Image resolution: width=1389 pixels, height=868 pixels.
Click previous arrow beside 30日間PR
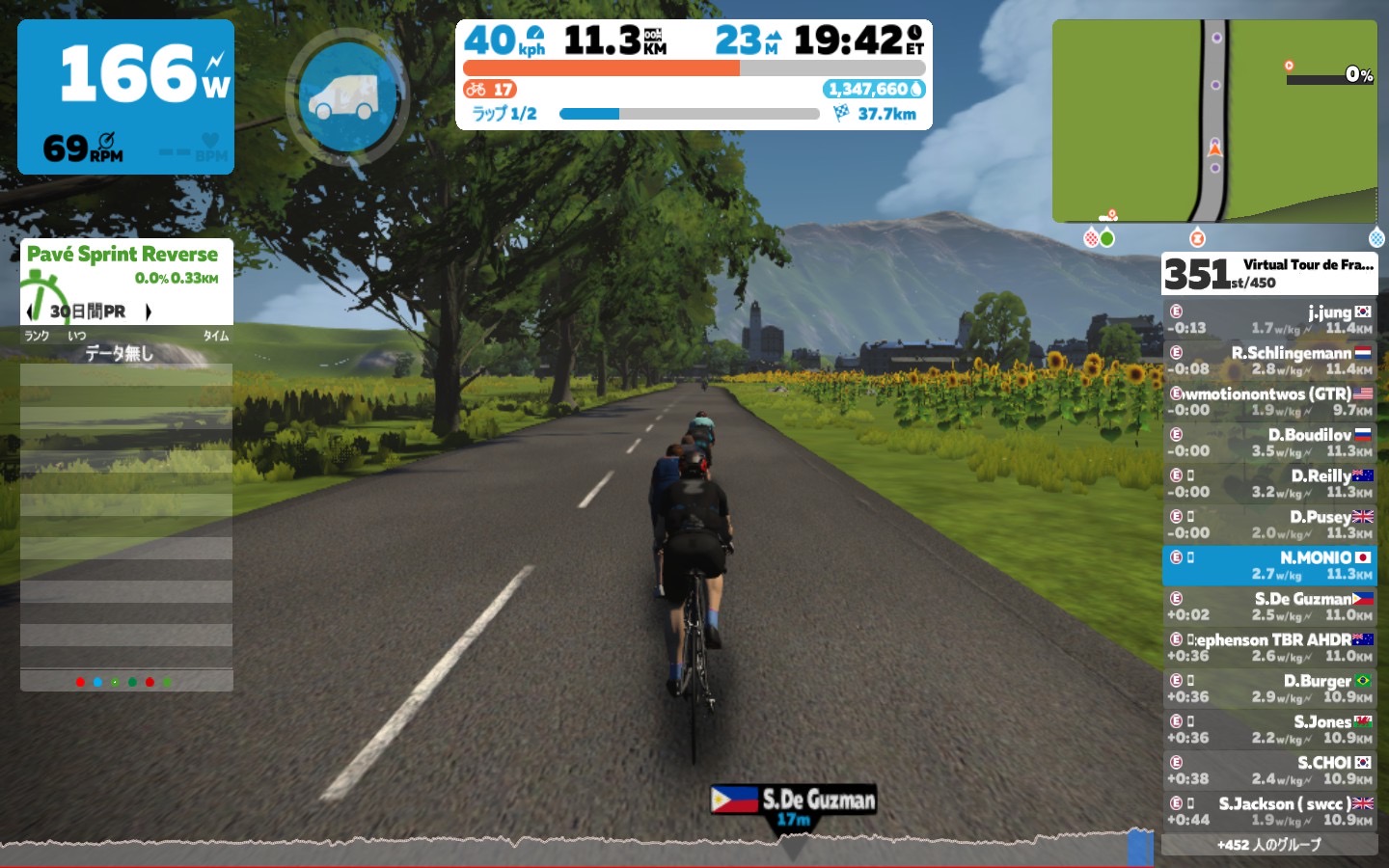(x=31, y=312)
